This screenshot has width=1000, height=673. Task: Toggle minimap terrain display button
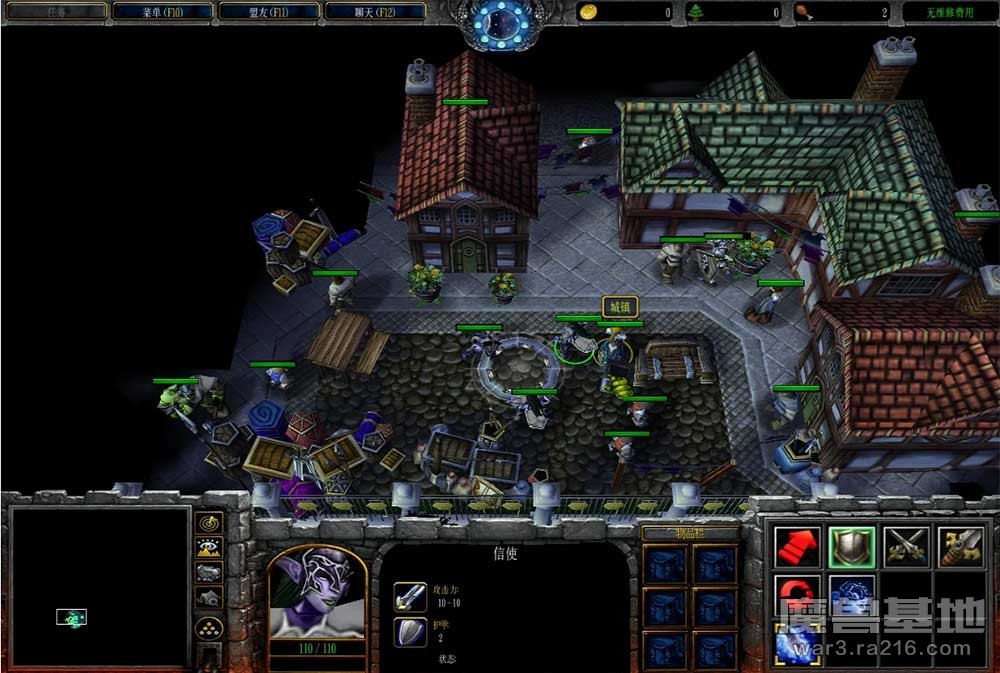coord(209,547)
